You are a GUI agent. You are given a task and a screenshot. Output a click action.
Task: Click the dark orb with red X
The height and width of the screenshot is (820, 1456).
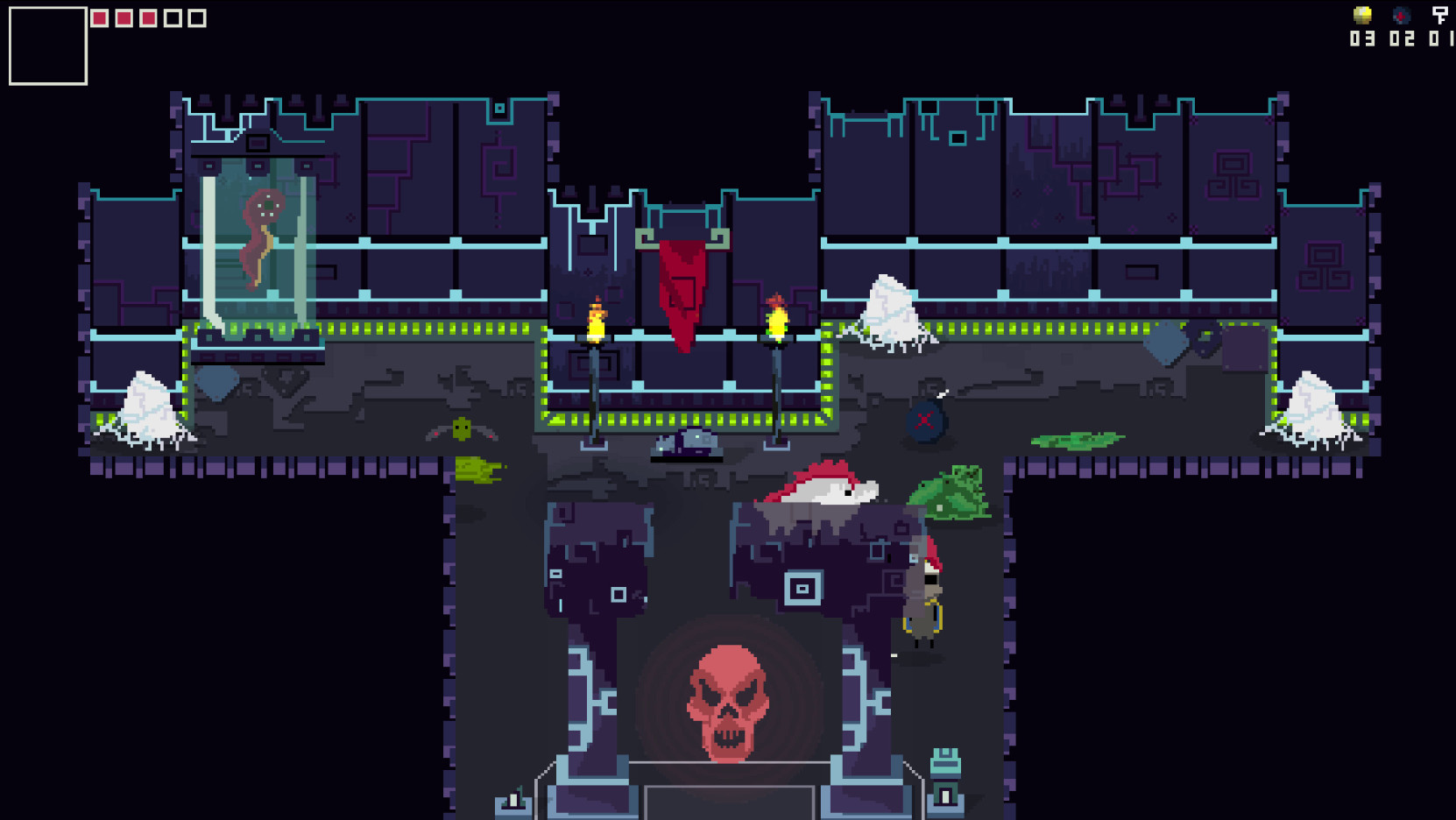(x=923, y=421)
